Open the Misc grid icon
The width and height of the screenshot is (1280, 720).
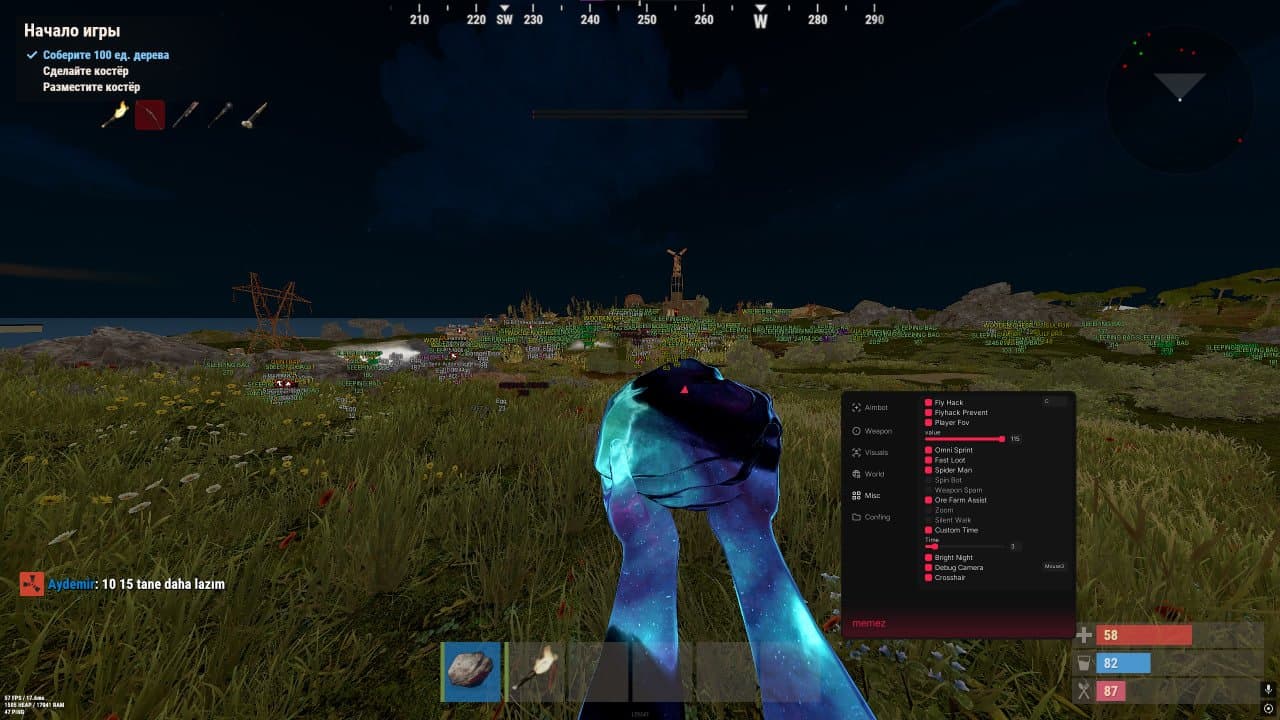click(x=856, y=495)
